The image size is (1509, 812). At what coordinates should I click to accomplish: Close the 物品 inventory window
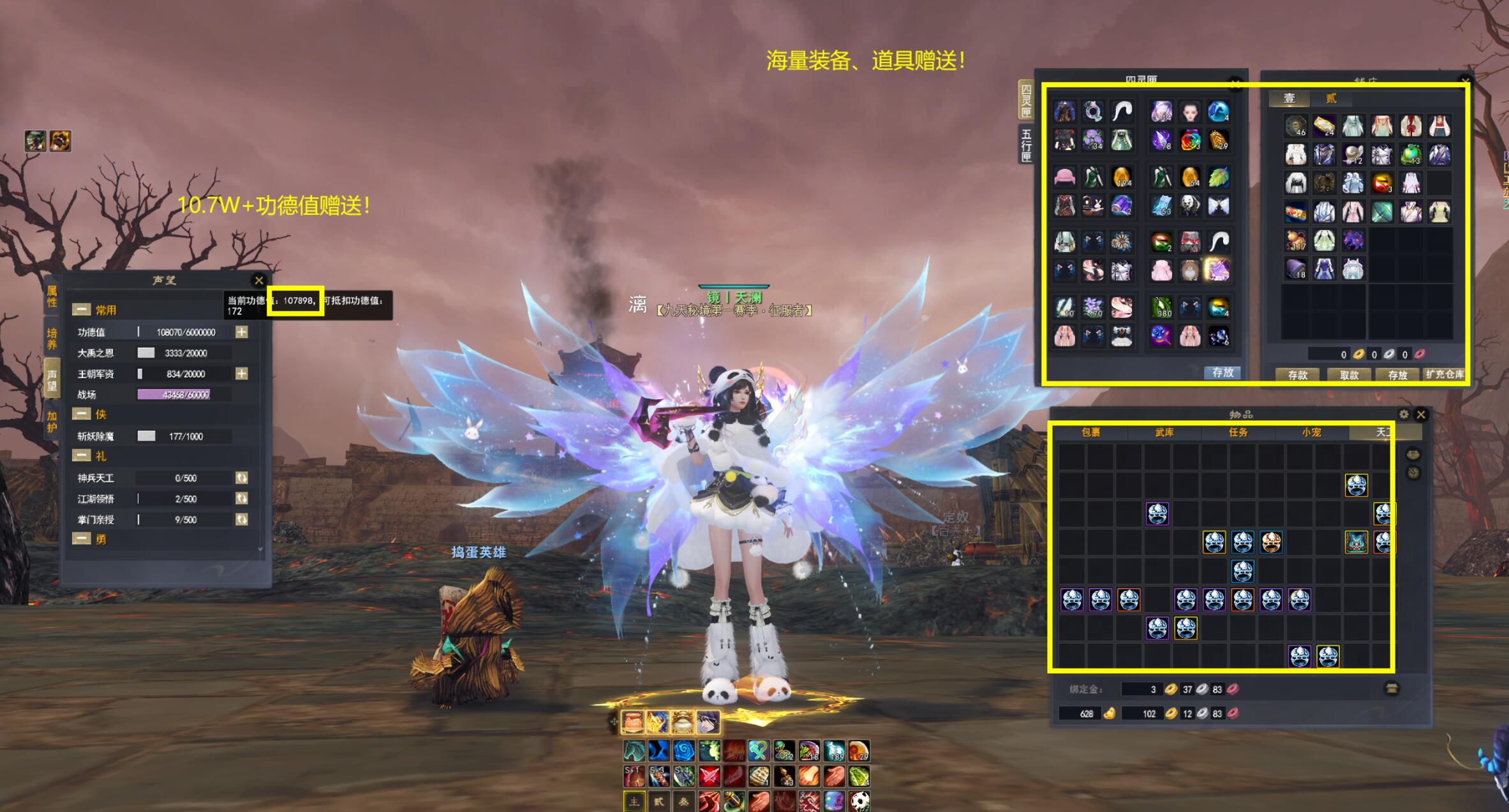[1421, 415]
